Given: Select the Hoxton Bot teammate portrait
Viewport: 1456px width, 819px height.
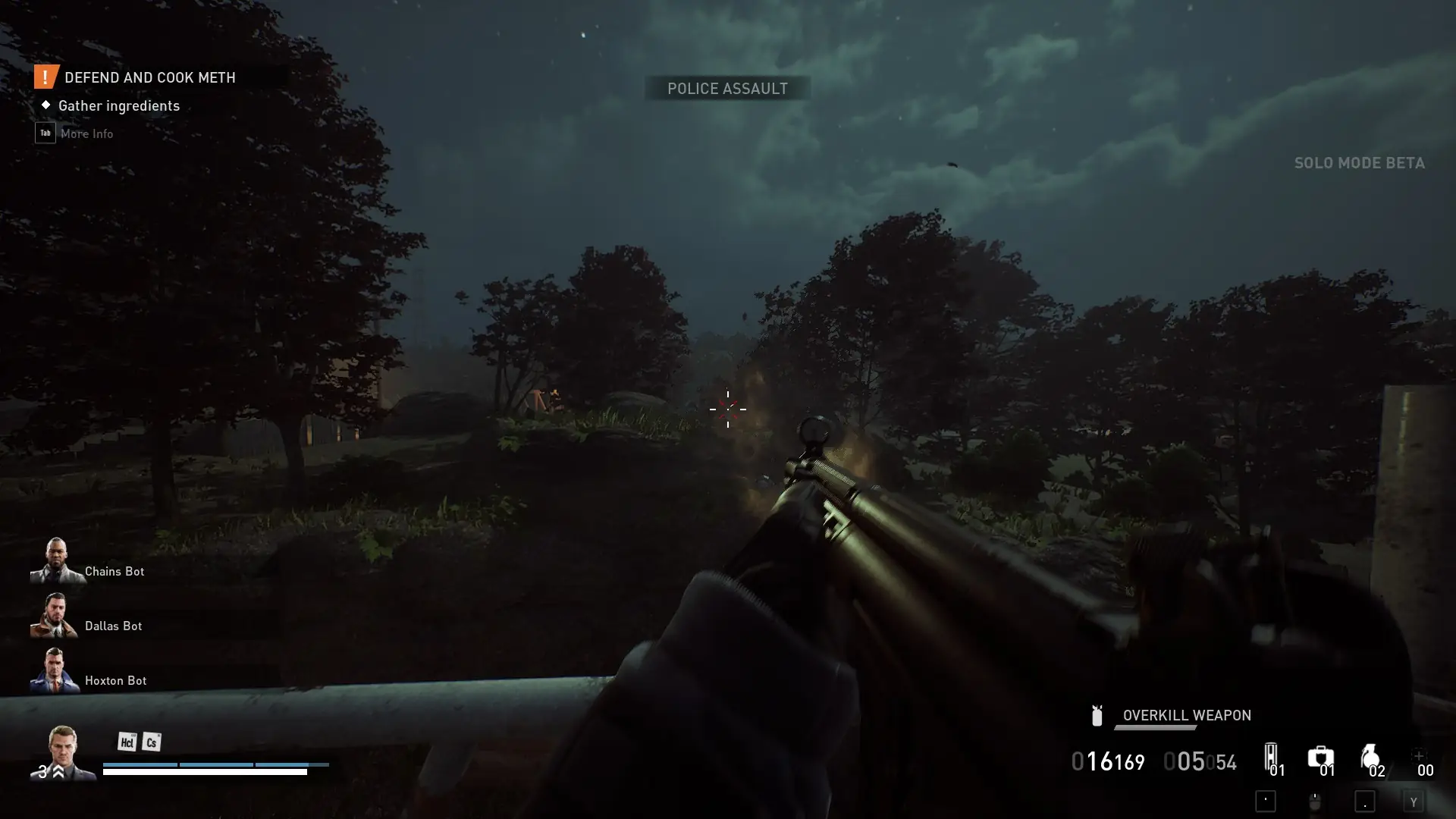Looking at the screenshot, I should click(54, 670).
